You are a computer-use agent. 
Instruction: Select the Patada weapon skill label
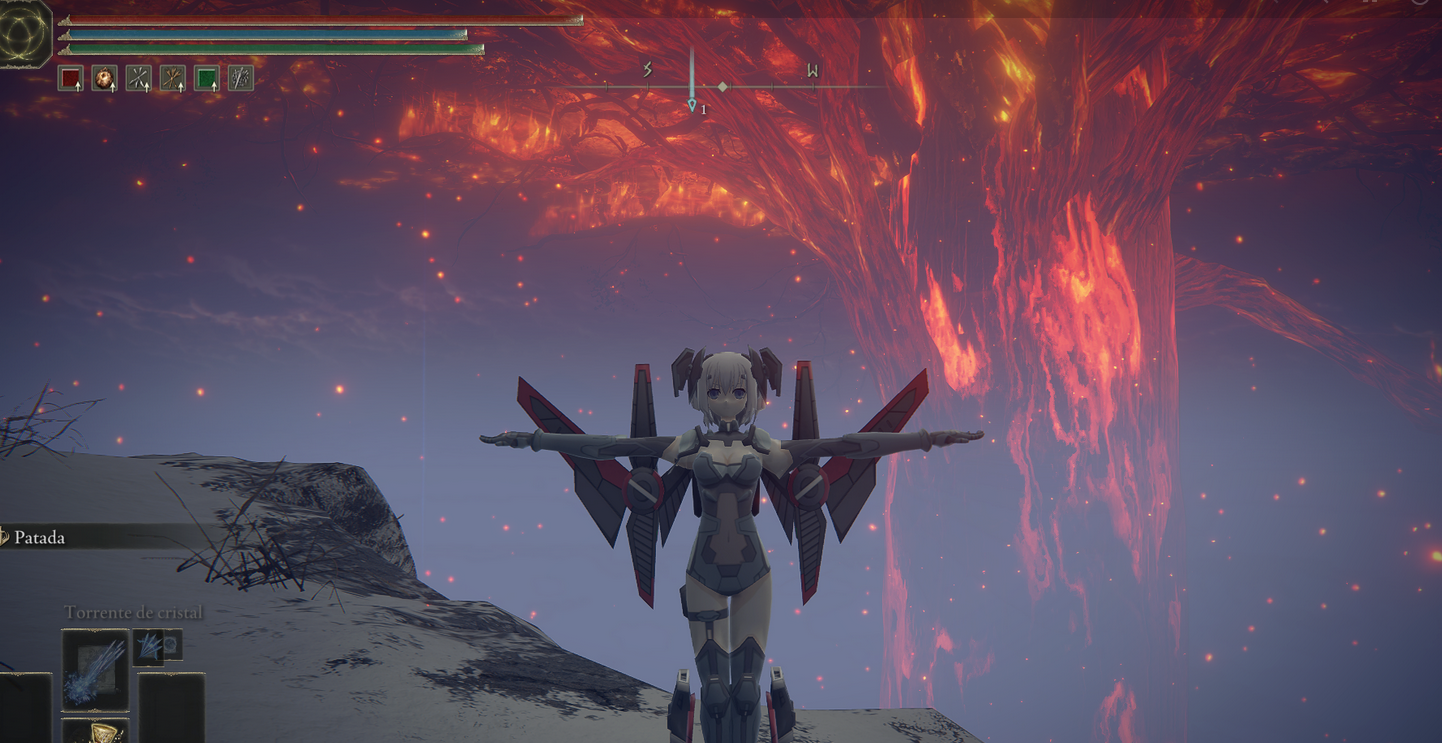point(40,537)
